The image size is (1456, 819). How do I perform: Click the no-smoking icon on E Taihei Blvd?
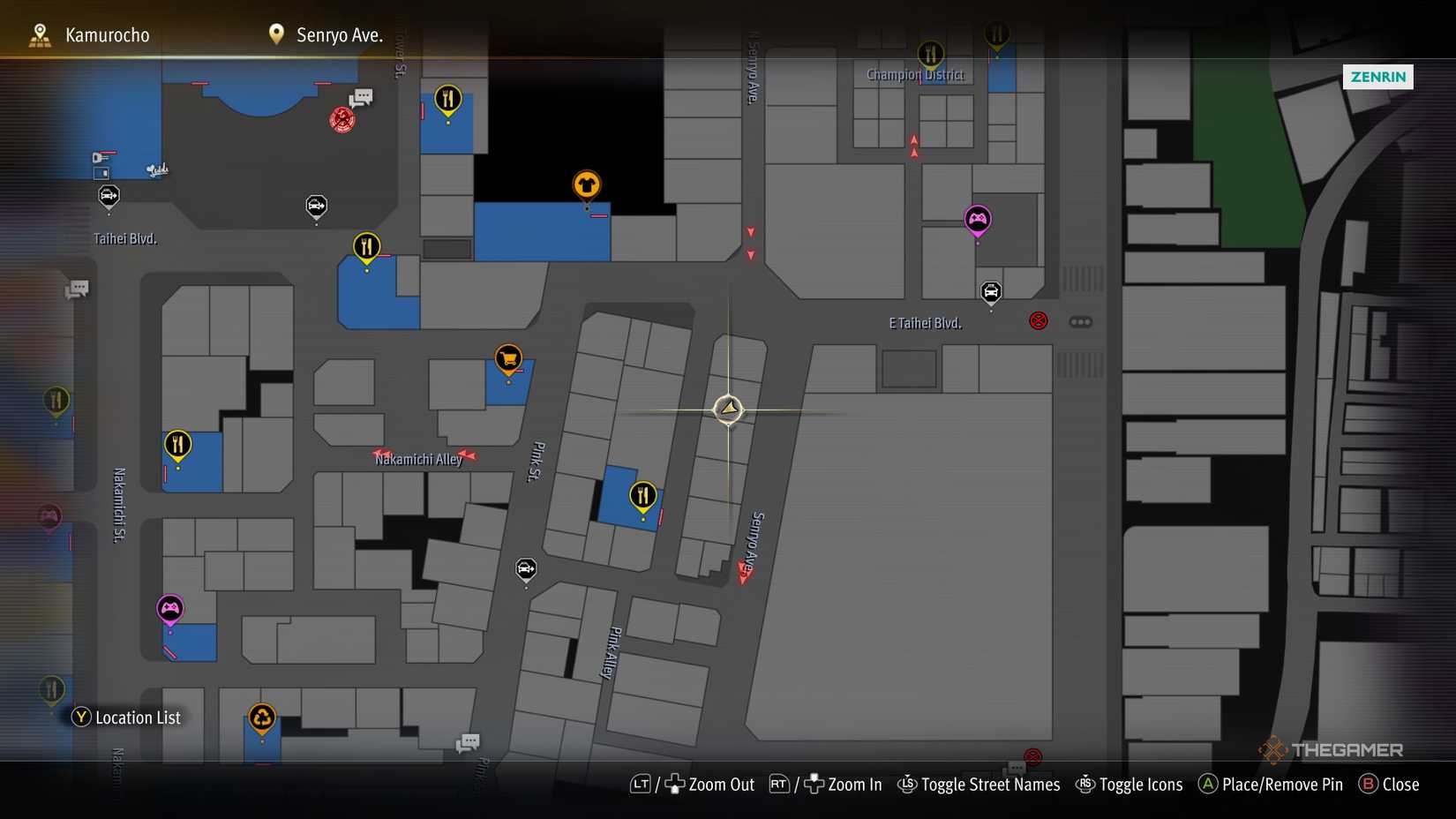pyautogui.click(x=1038, y=320)
